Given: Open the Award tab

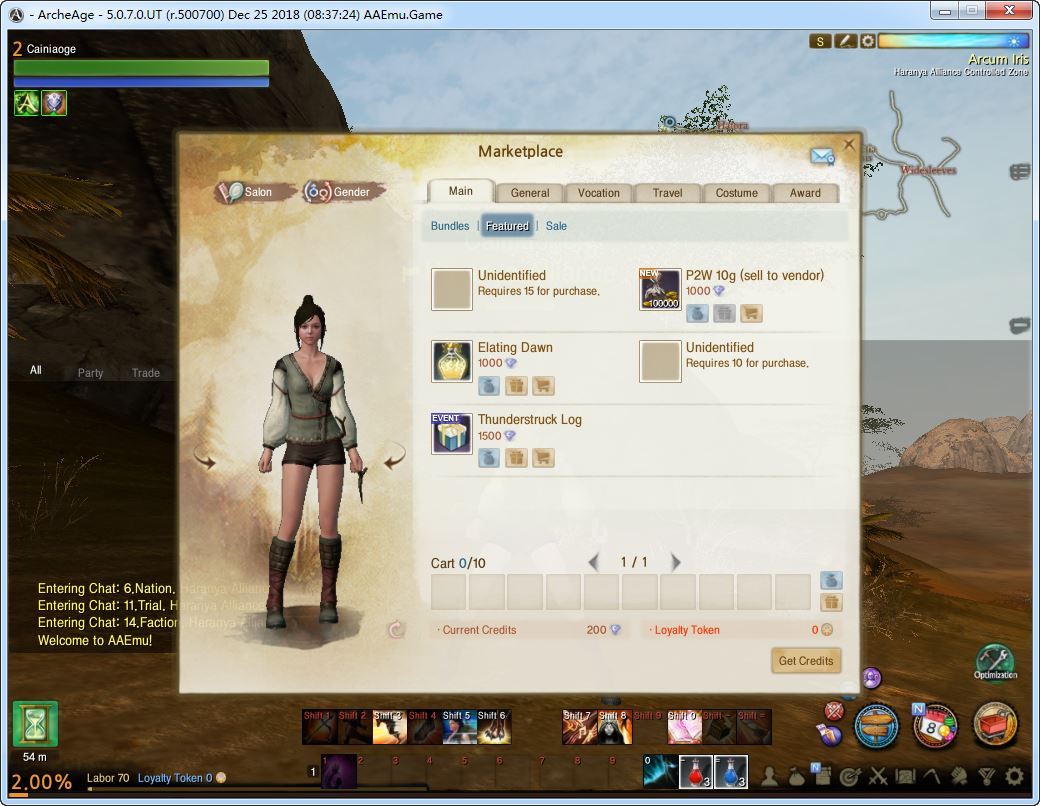Looking at the screenshot, I should pos(805,193).
